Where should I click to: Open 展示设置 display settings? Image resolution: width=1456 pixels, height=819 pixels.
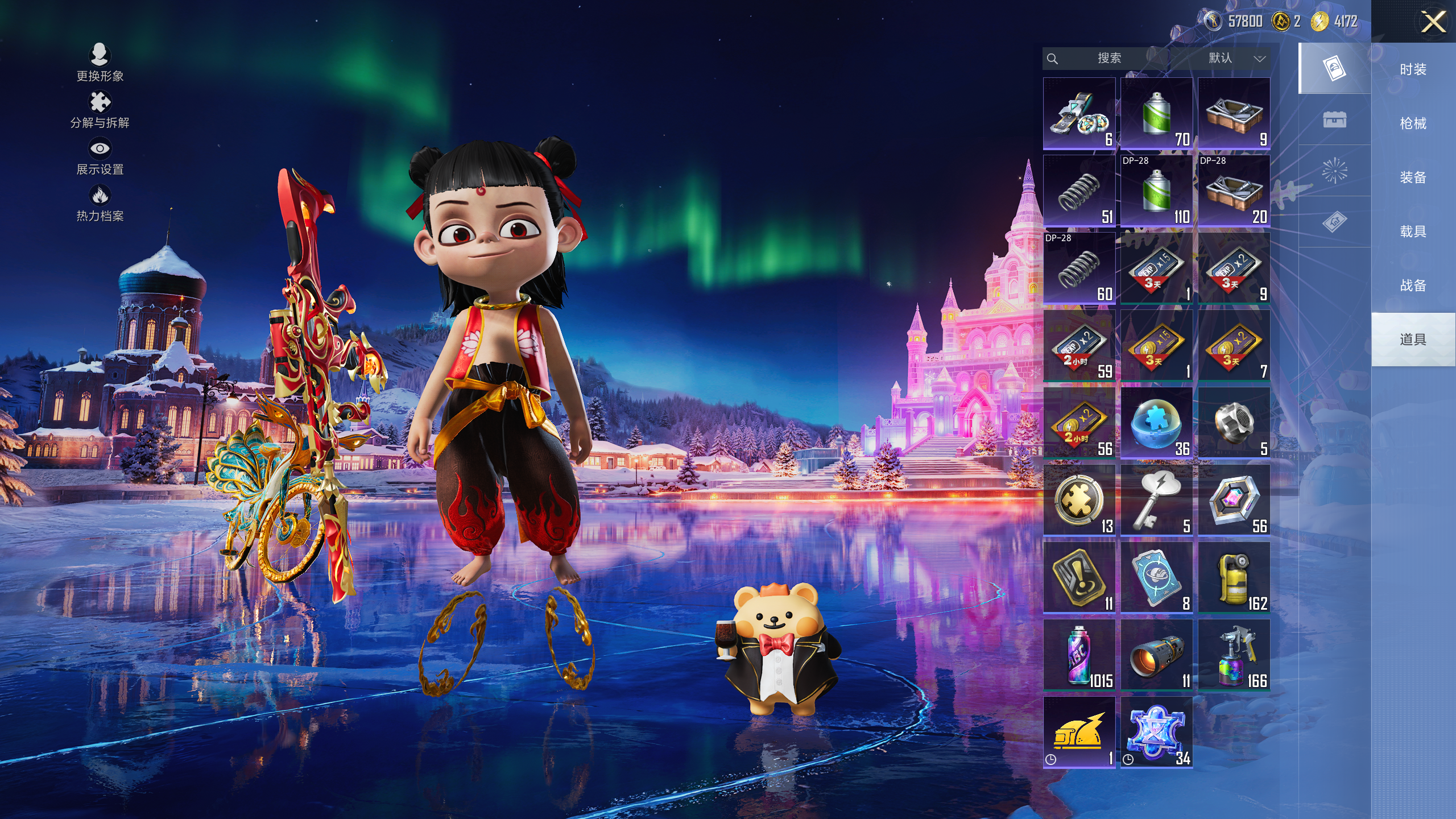pos(100,157)
